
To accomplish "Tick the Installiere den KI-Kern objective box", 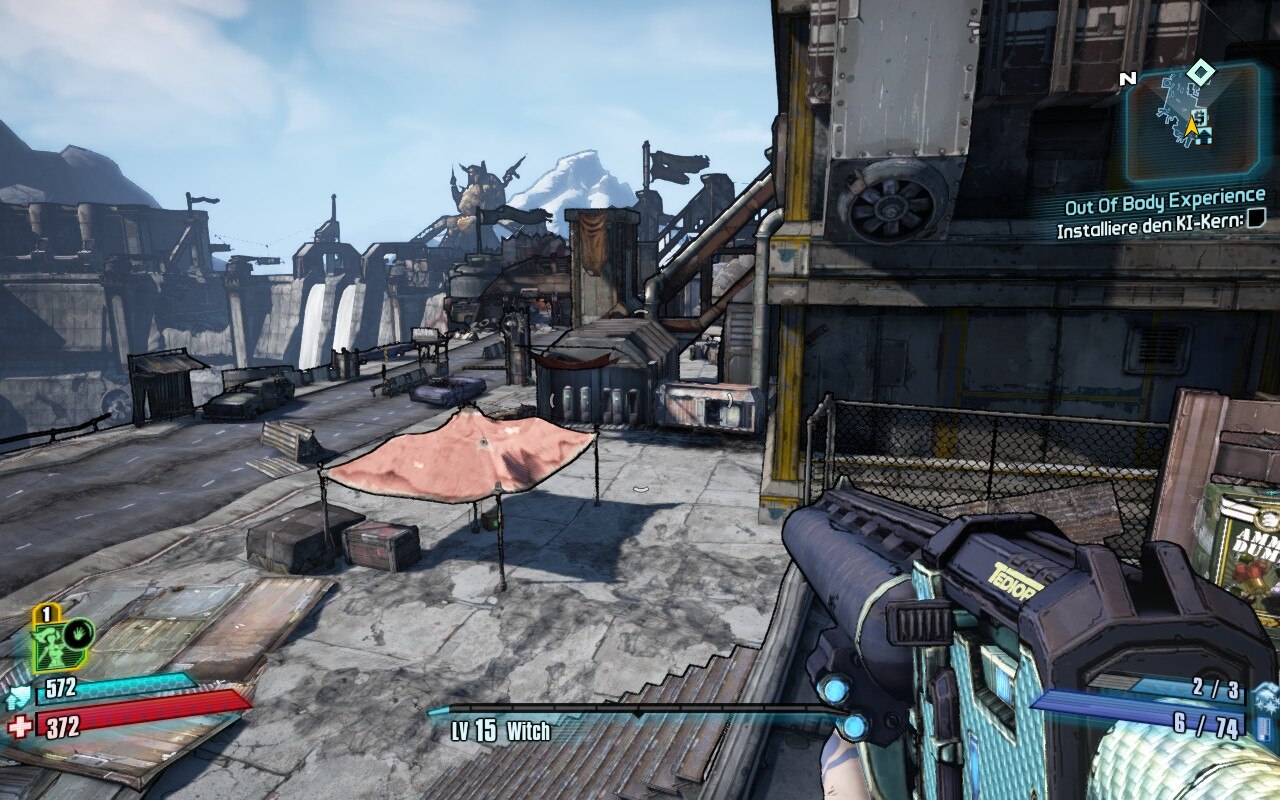I will (x=1255, y=228).
